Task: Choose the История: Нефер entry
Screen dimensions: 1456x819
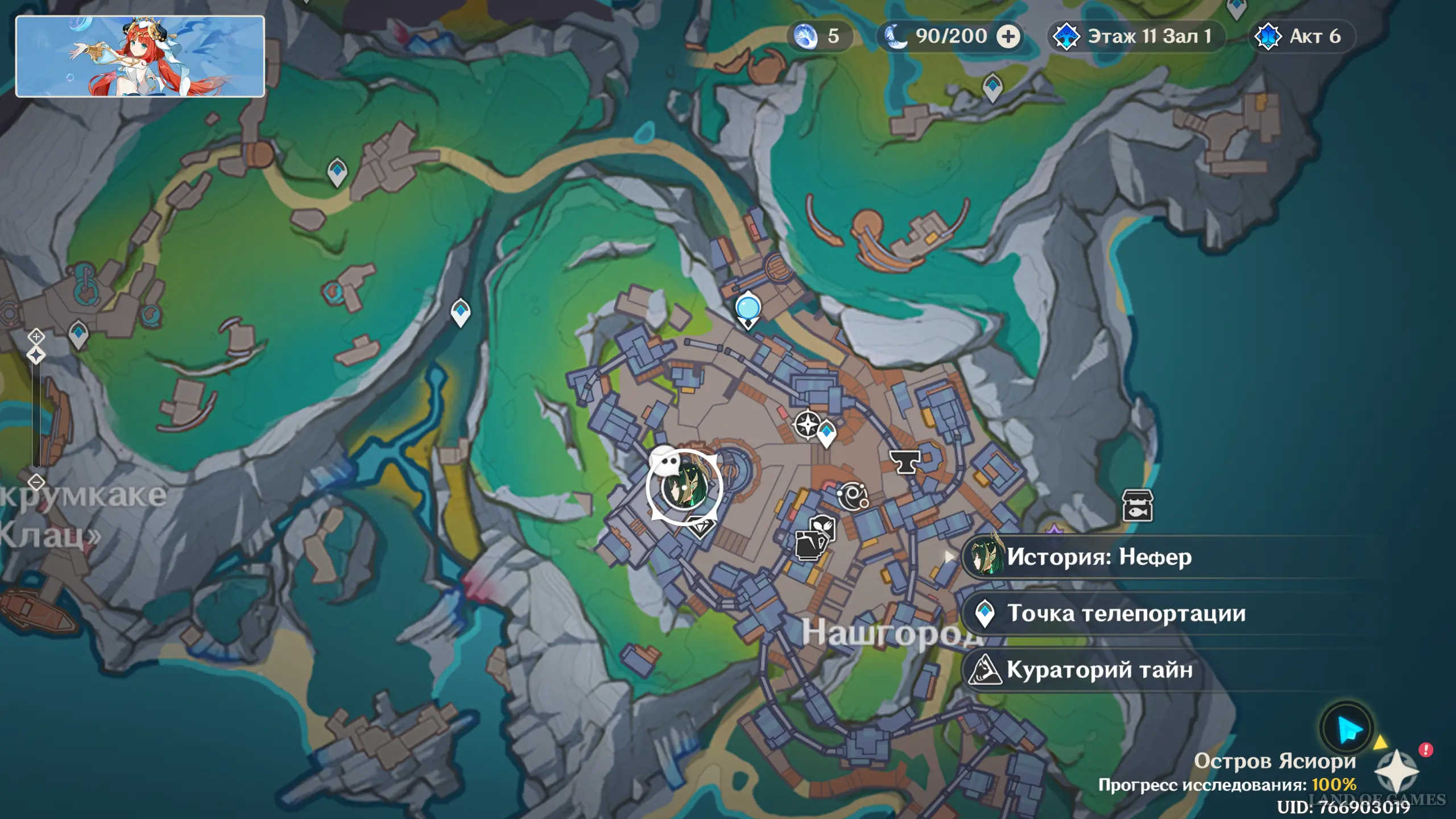Action: tap(1098, 557)
